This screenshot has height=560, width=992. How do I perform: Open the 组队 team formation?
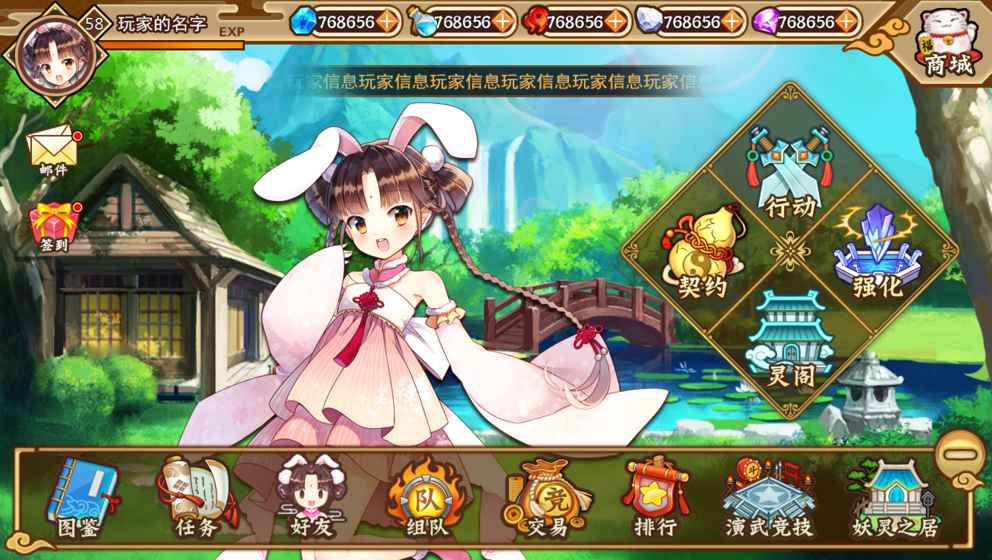coord(424,497)
